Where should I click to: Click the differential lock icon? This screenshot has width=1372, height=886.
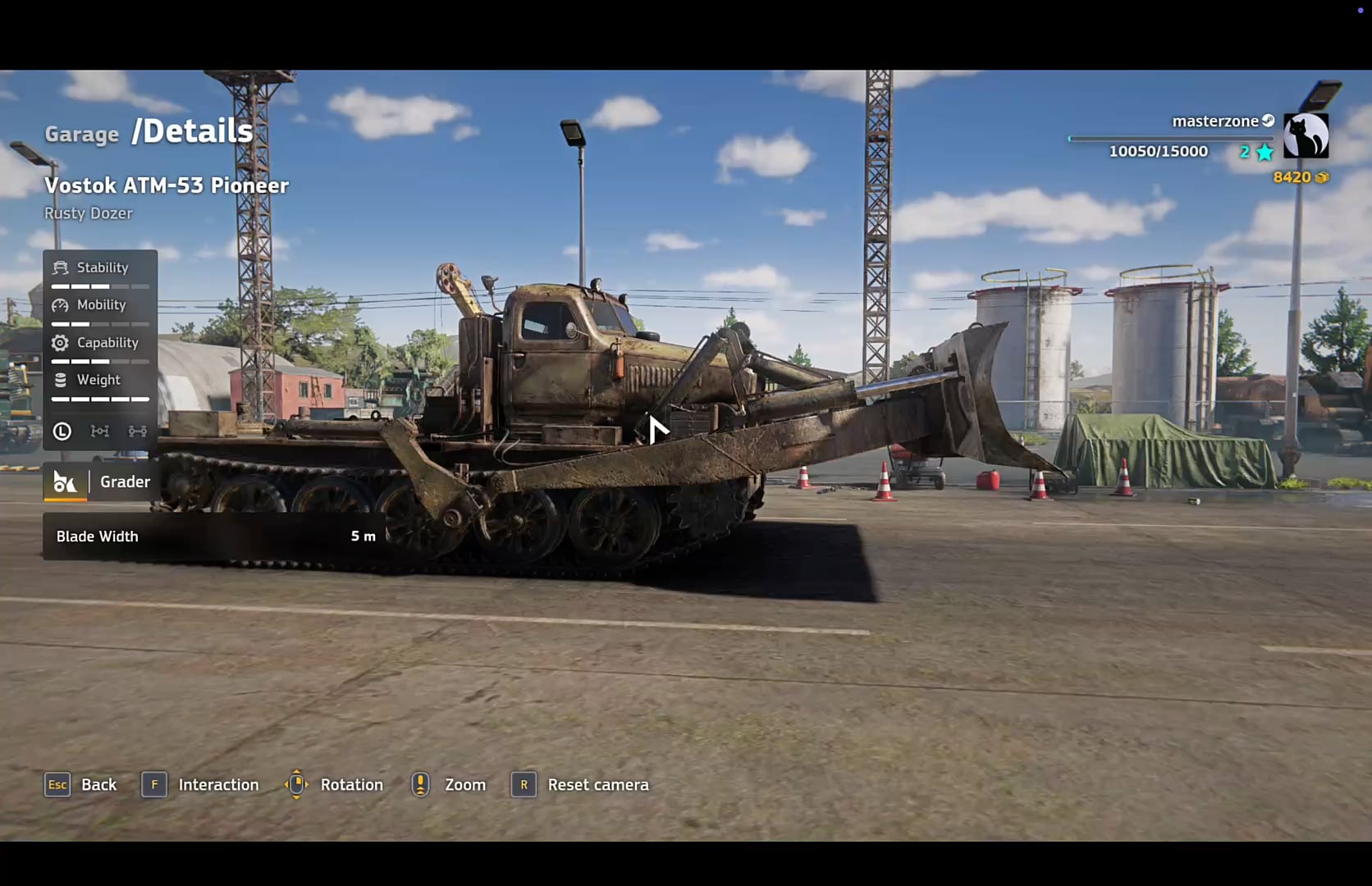coord(100,432)
